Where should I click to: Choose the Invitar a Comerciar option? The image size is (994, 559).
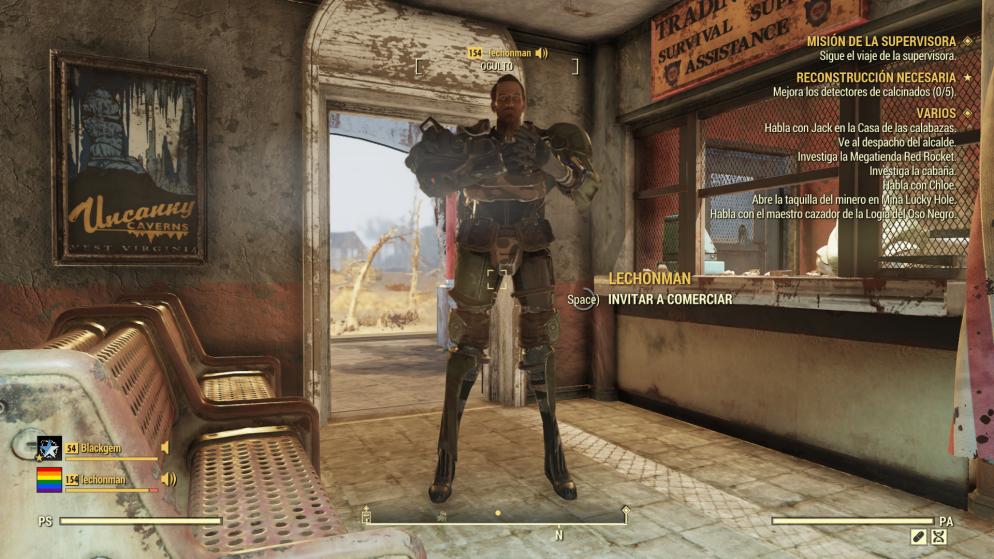click(x=670, y=299)
